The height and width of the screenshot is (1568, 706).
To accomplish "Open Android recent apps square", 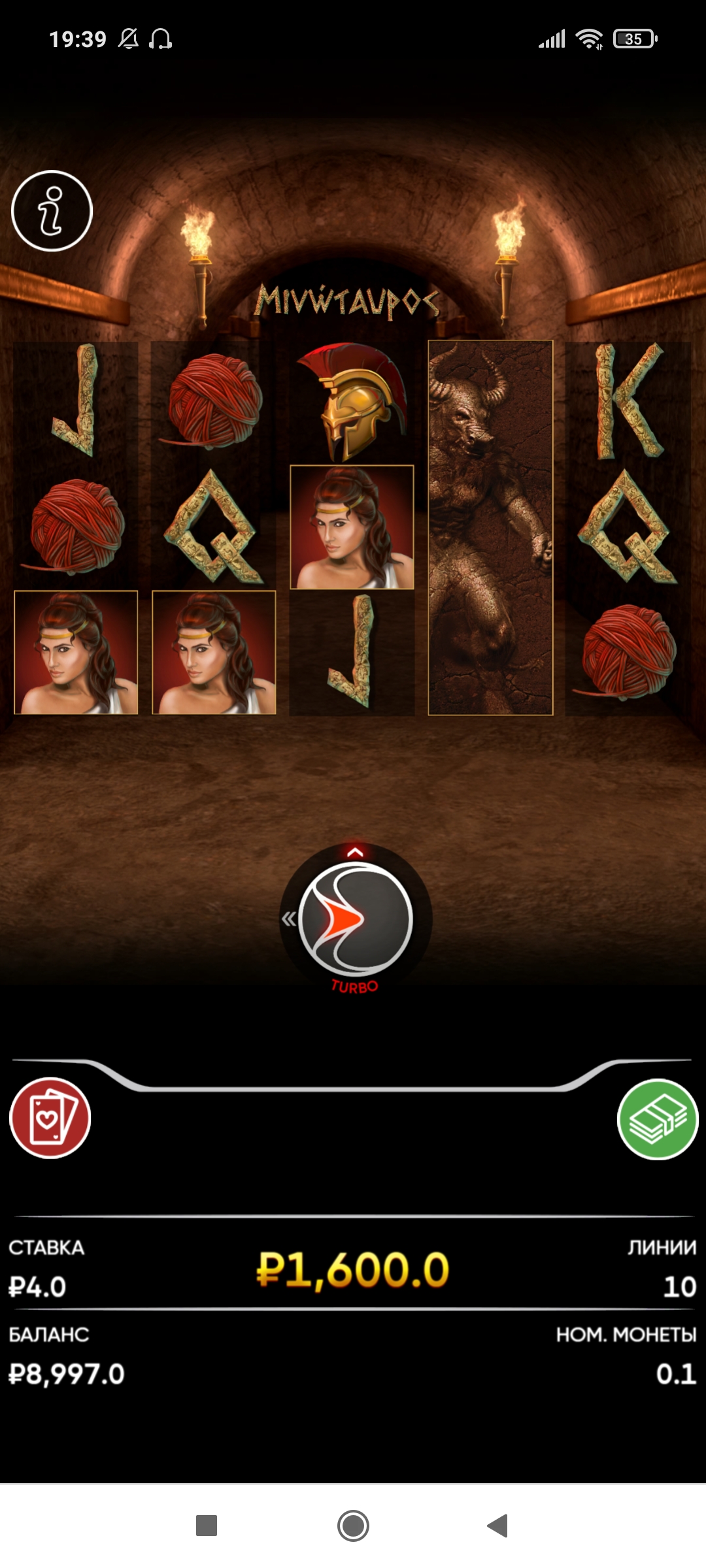I will 207,1526.
